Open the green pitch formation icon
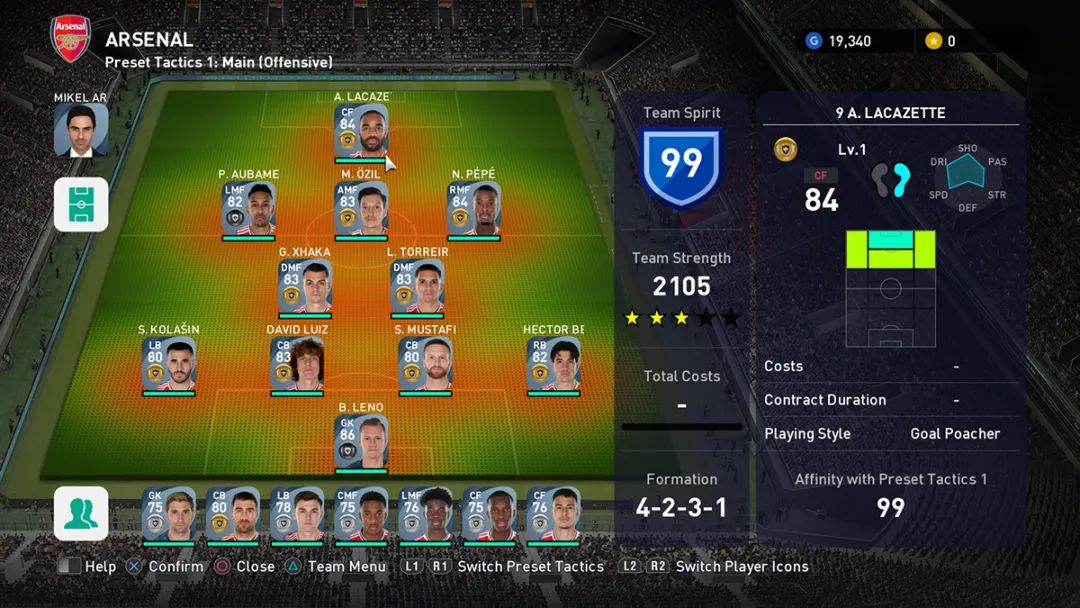Screen dimensions: 1080x608 pyautogui.click(x=81, y=204)
